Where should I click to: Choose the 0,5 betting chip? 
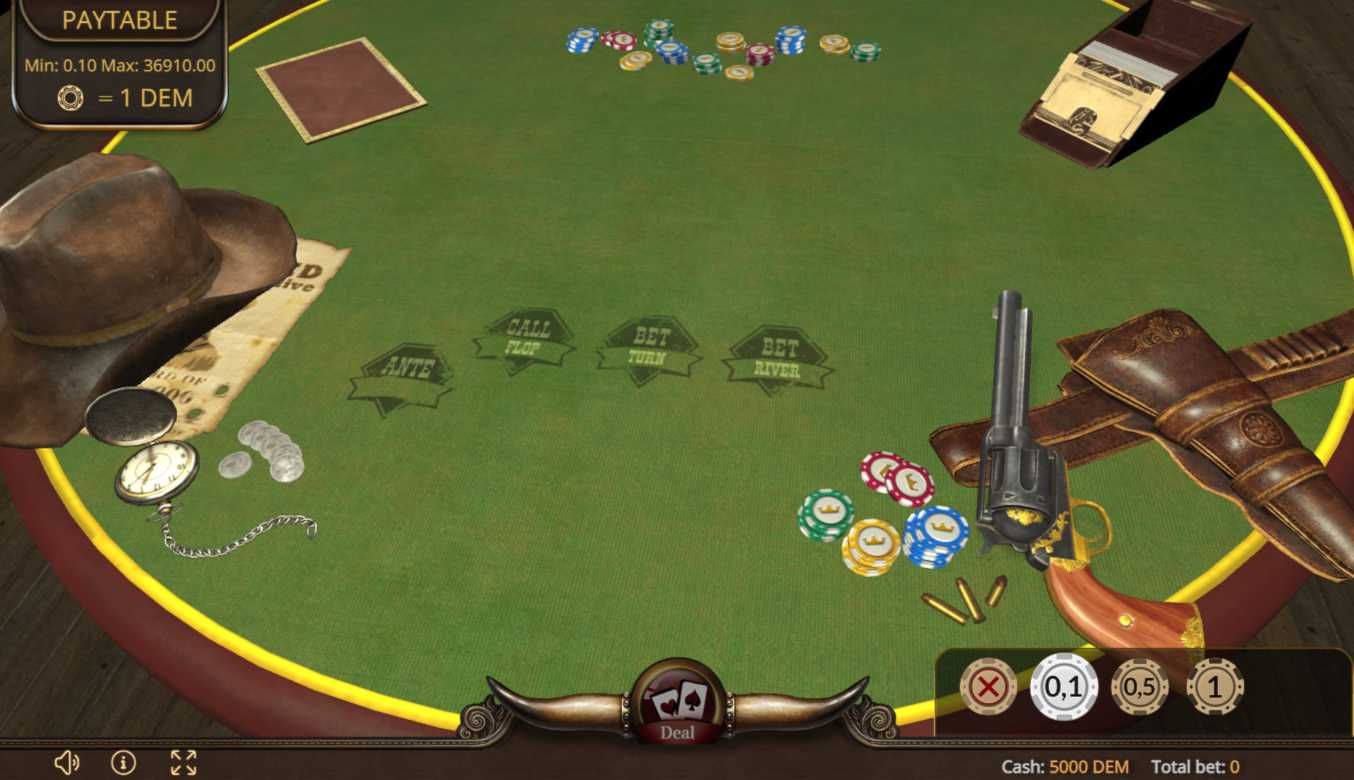1139,687
